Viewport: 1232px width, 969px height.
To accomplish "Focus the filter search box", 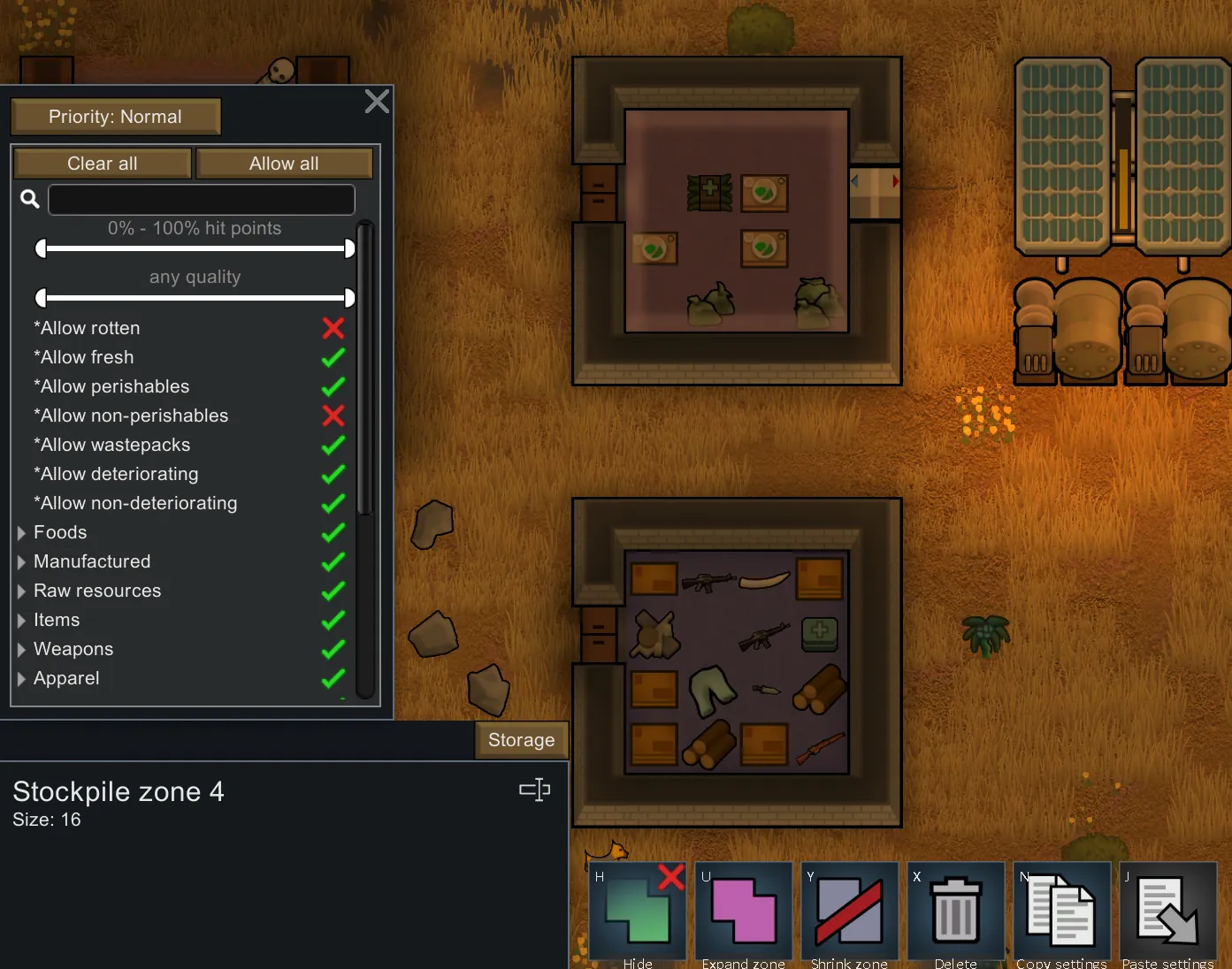I will tap(202, 200).
